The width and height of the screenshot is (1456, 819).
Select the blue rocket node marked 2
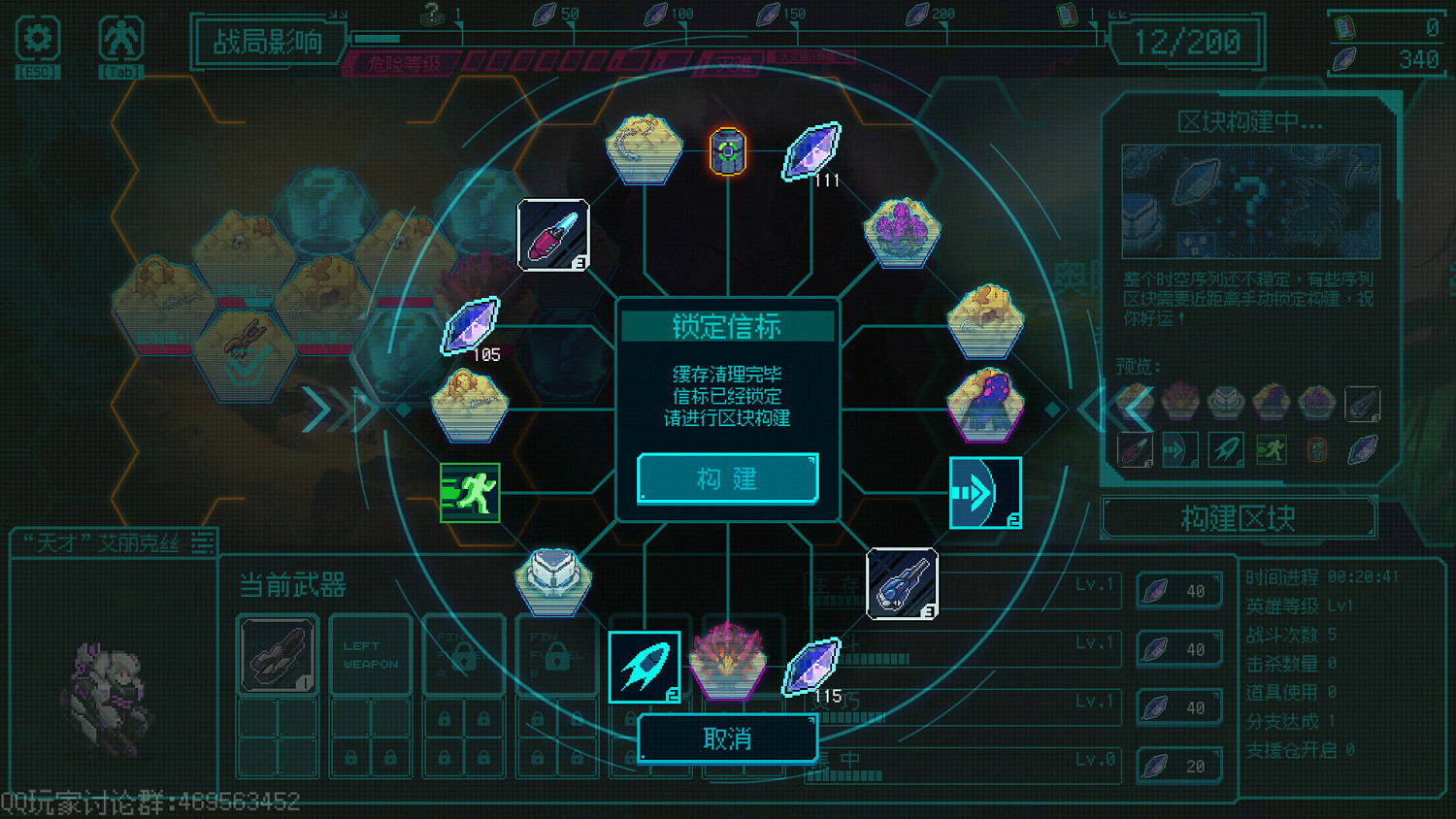[x=646, y=667]
